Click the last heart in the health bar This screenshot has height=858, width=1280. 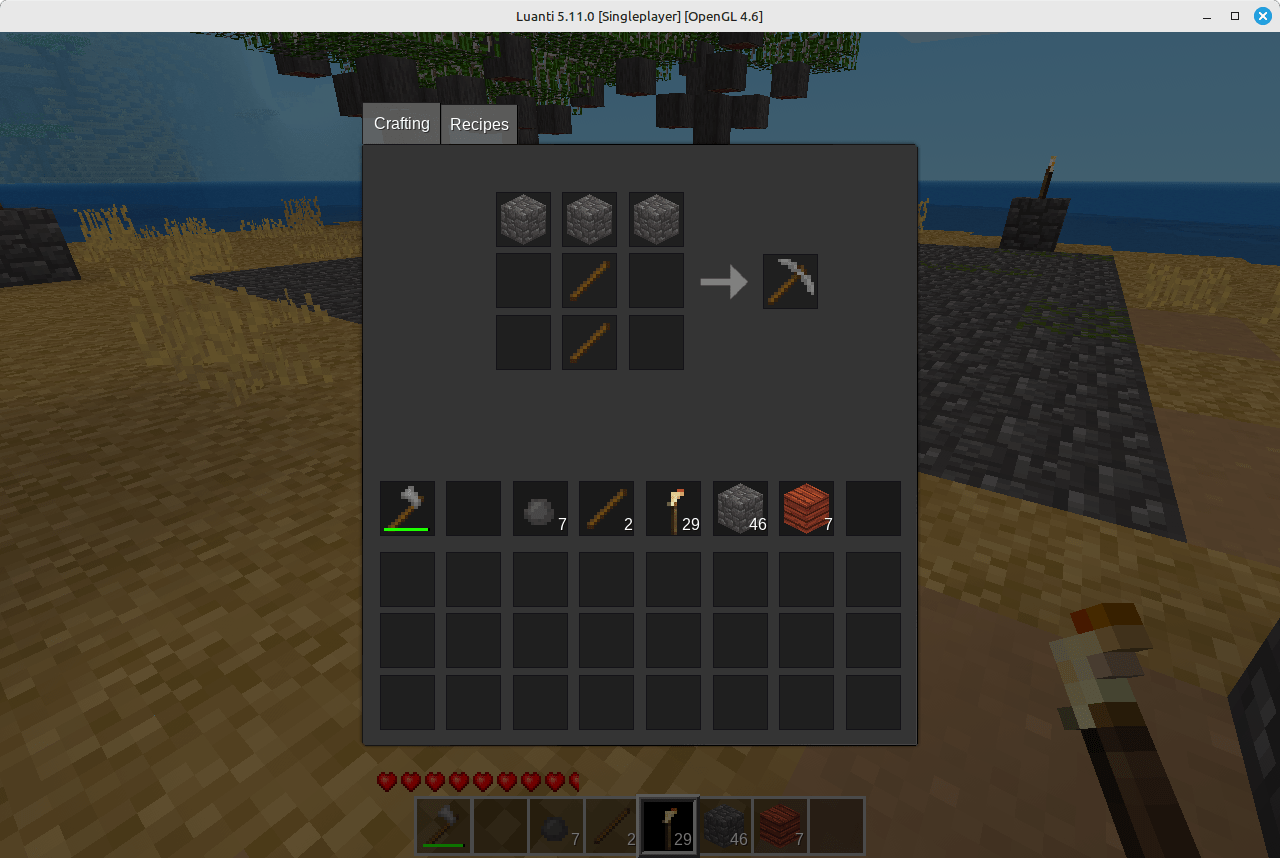571,781
